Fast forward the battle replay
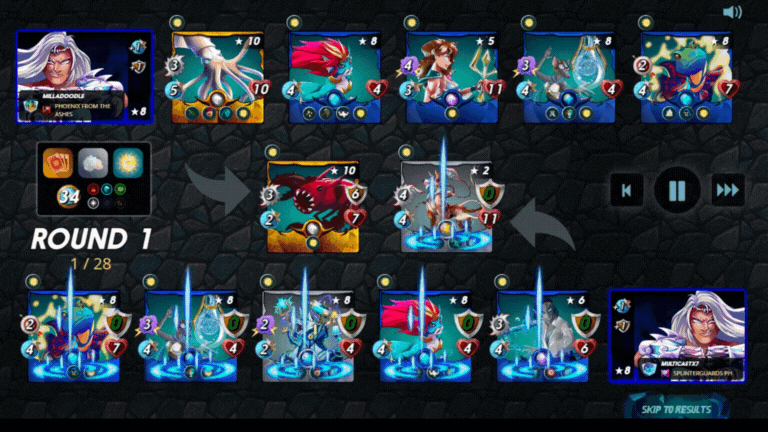Screen dimensions: 768x432 (727, 189)
